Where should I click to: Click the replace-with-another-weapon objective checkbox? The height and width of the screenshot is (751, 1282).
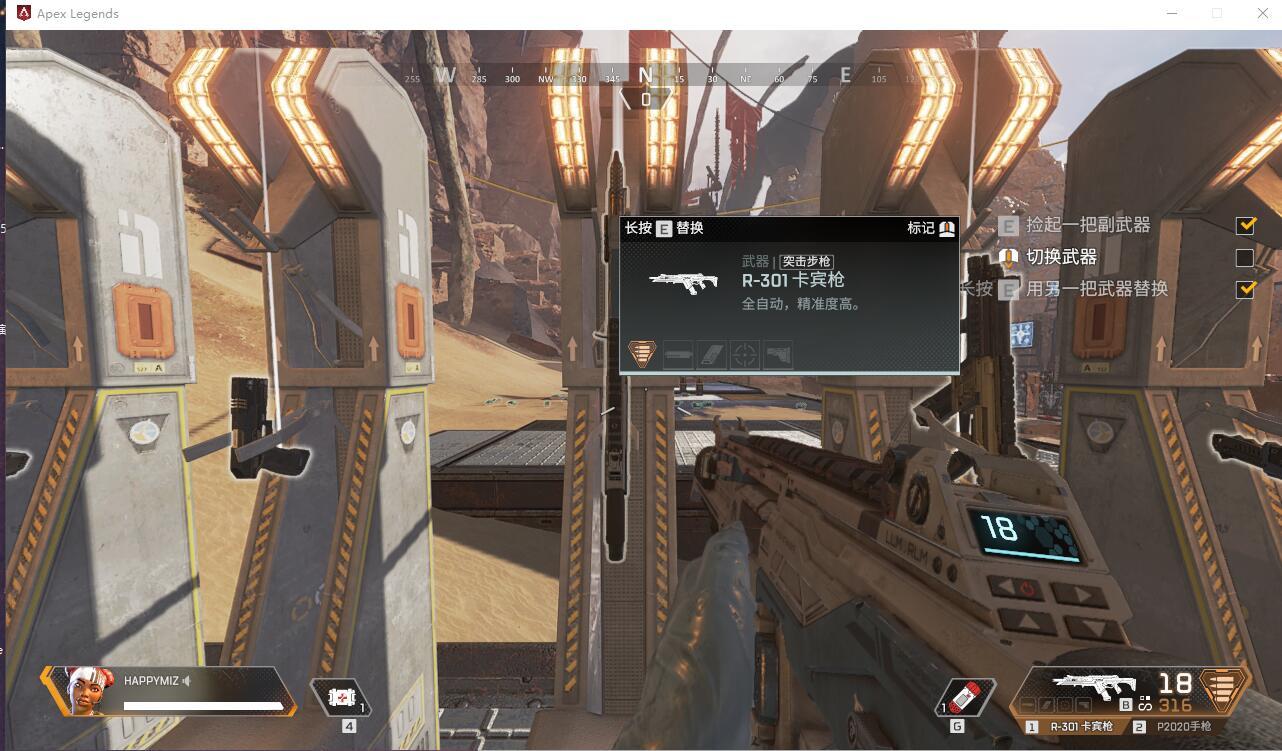coord(1245,290)
